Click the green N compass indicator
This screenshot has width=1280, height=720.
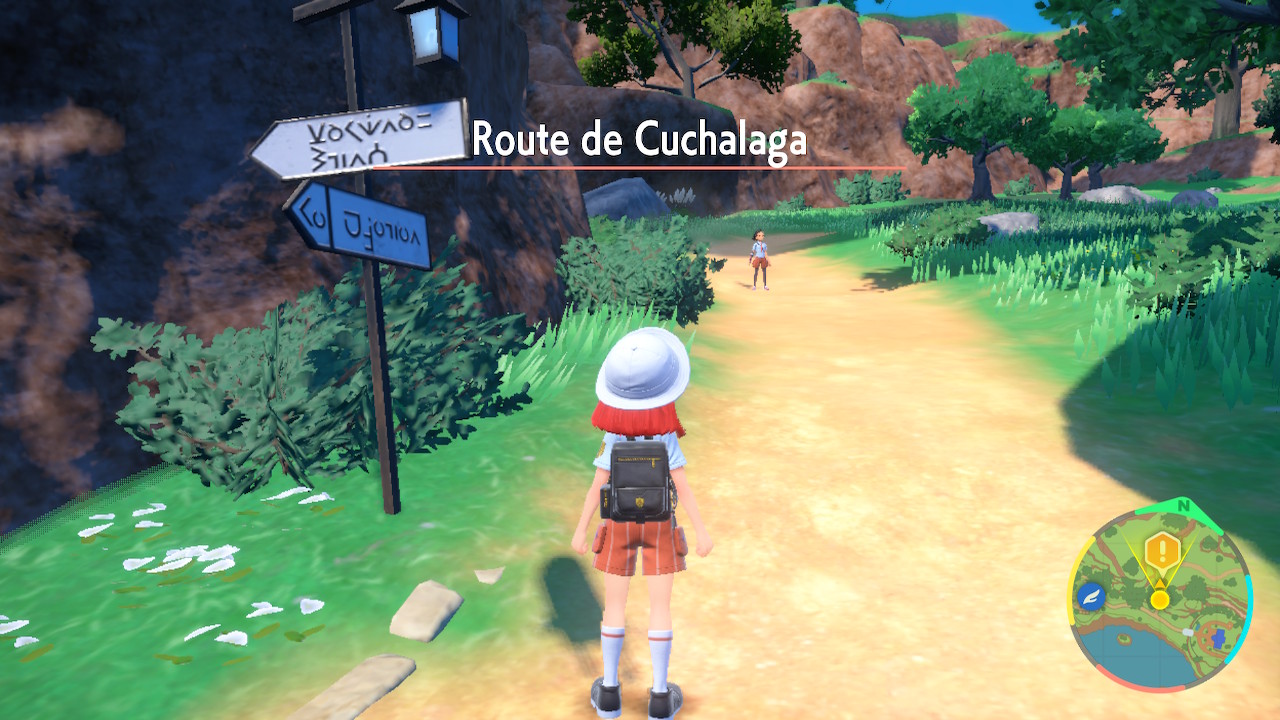coord(1184,506)
